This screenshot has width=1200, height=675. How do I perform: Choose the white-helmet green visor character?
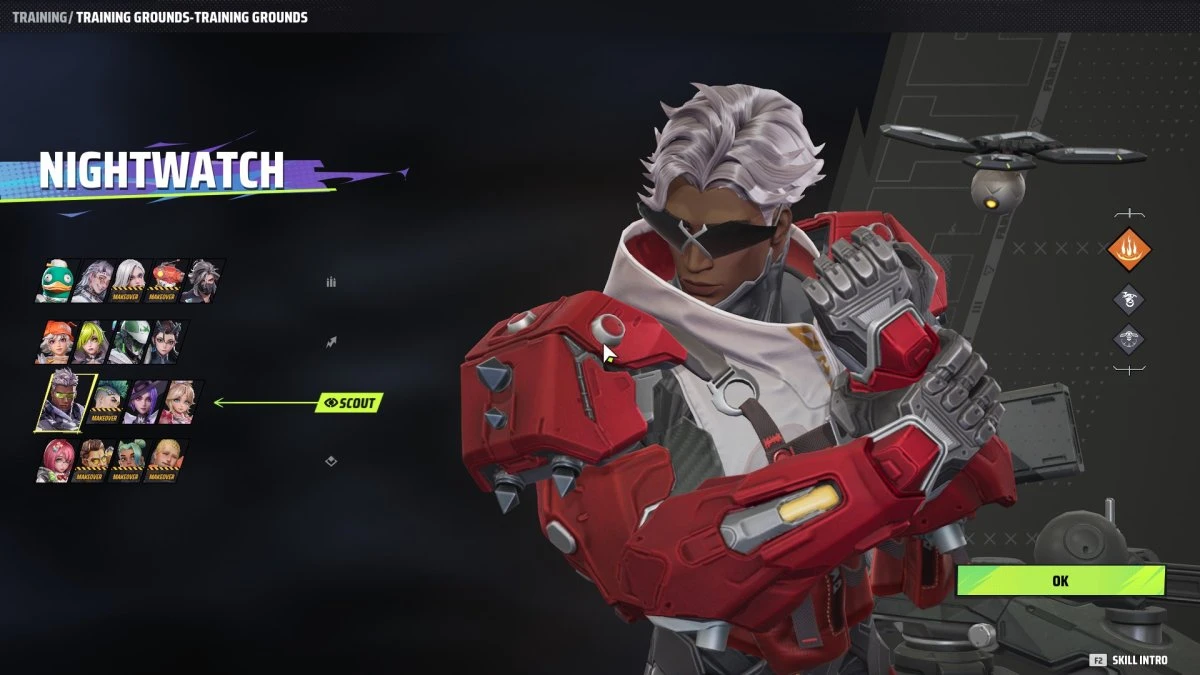130,342
